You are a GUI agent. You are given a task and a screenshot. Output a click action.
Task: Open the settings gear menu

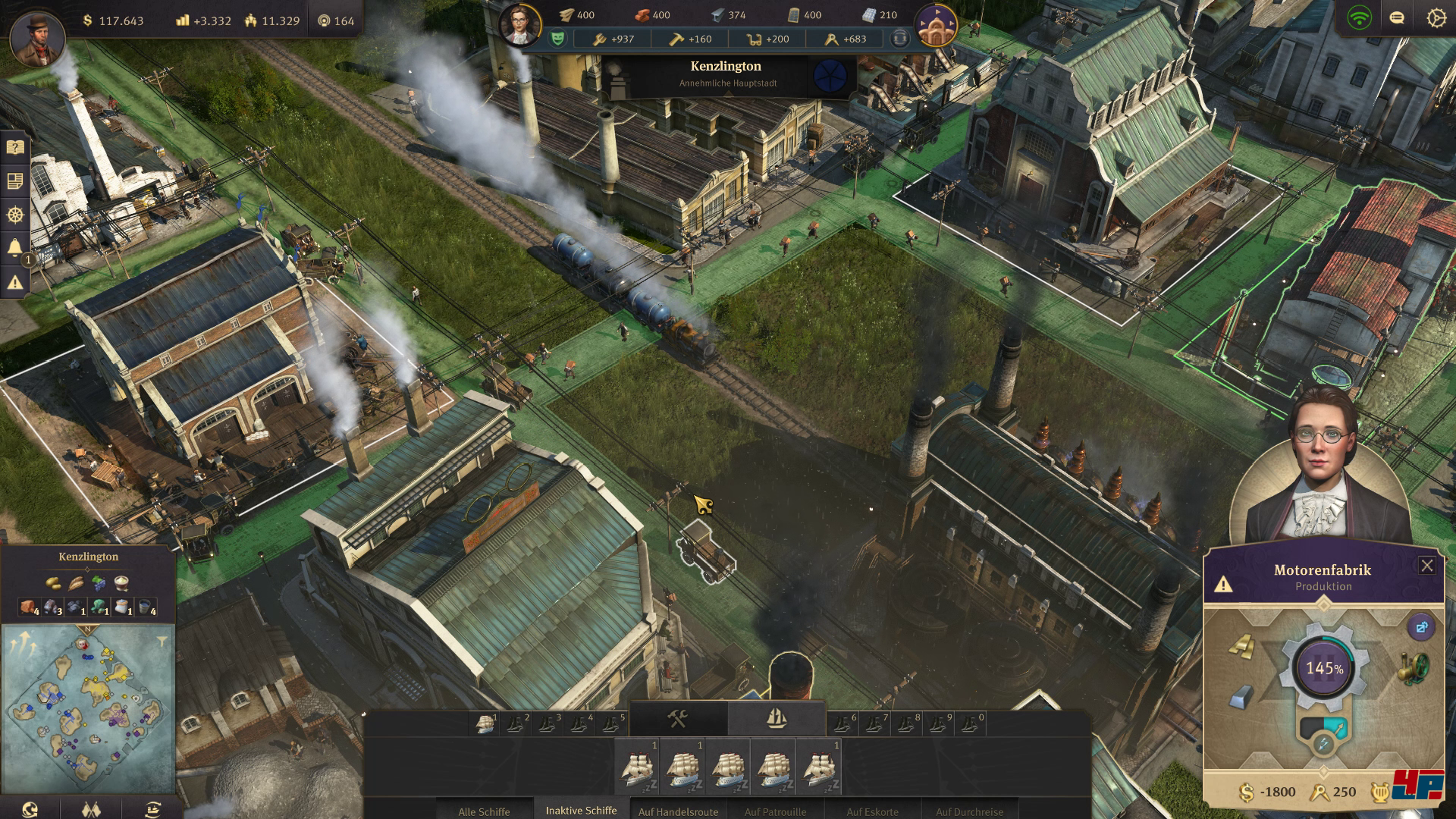pyautogui.click(x=1436, y=18)
